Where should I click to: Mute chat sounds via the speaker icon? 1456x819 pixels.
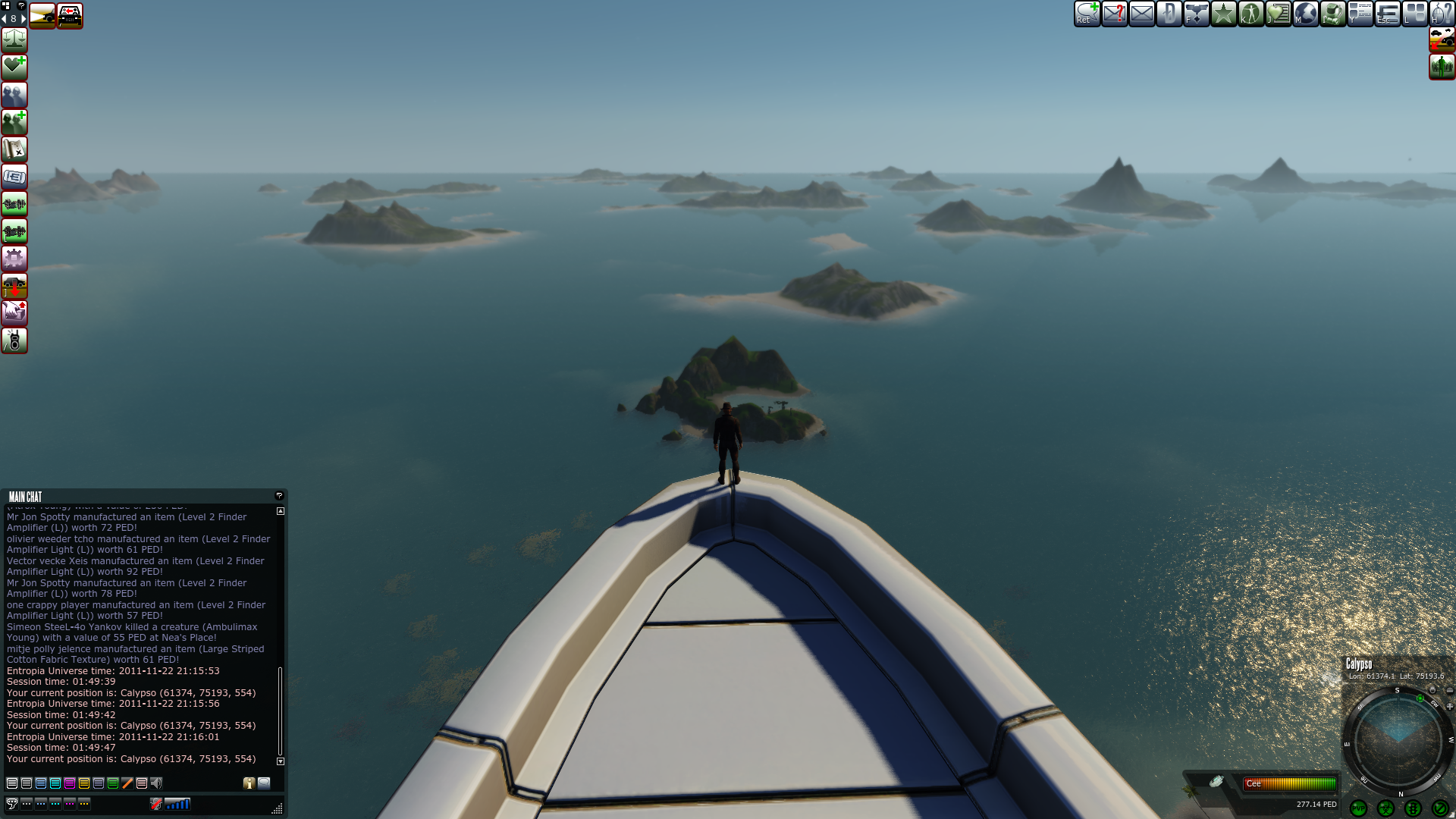156,783
